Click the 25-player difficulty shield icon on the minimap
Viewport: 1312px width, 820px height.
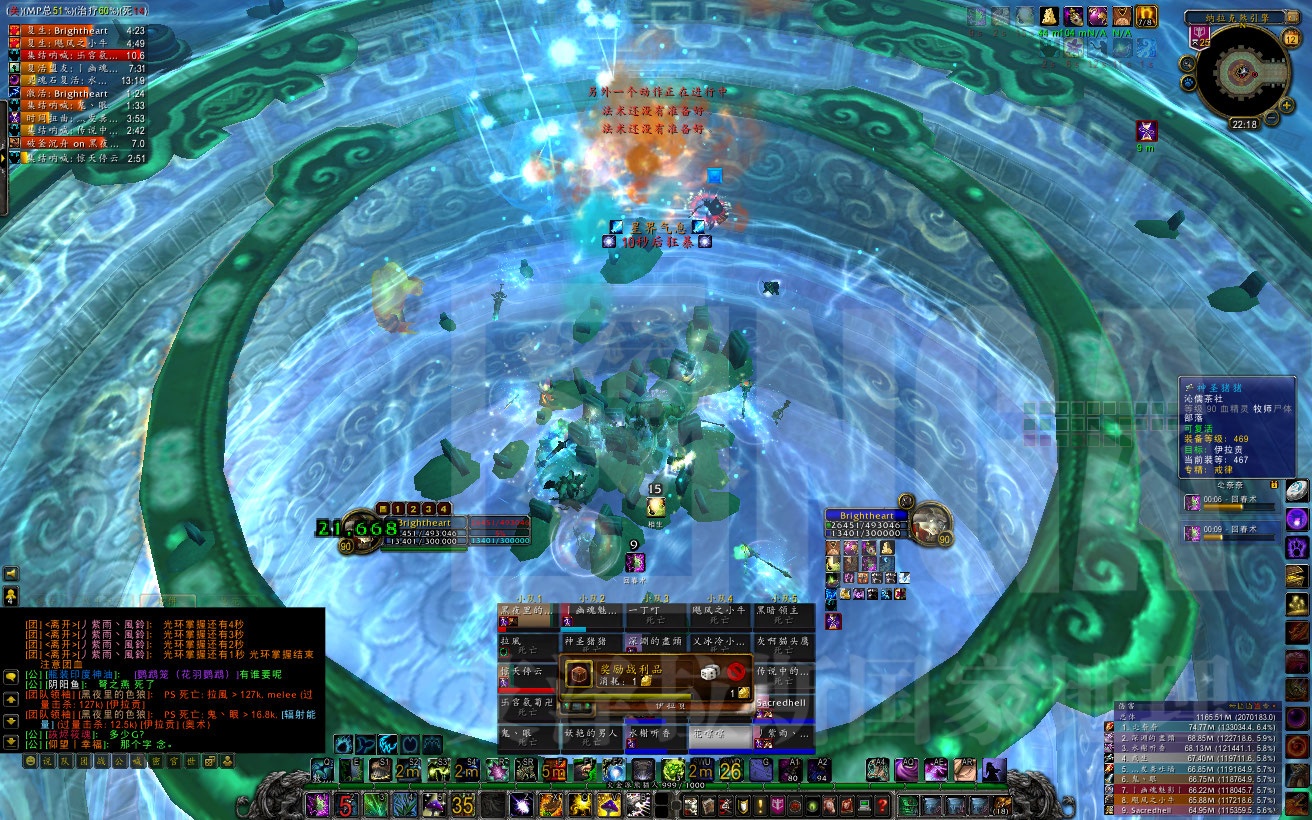tap(1199, 36)
